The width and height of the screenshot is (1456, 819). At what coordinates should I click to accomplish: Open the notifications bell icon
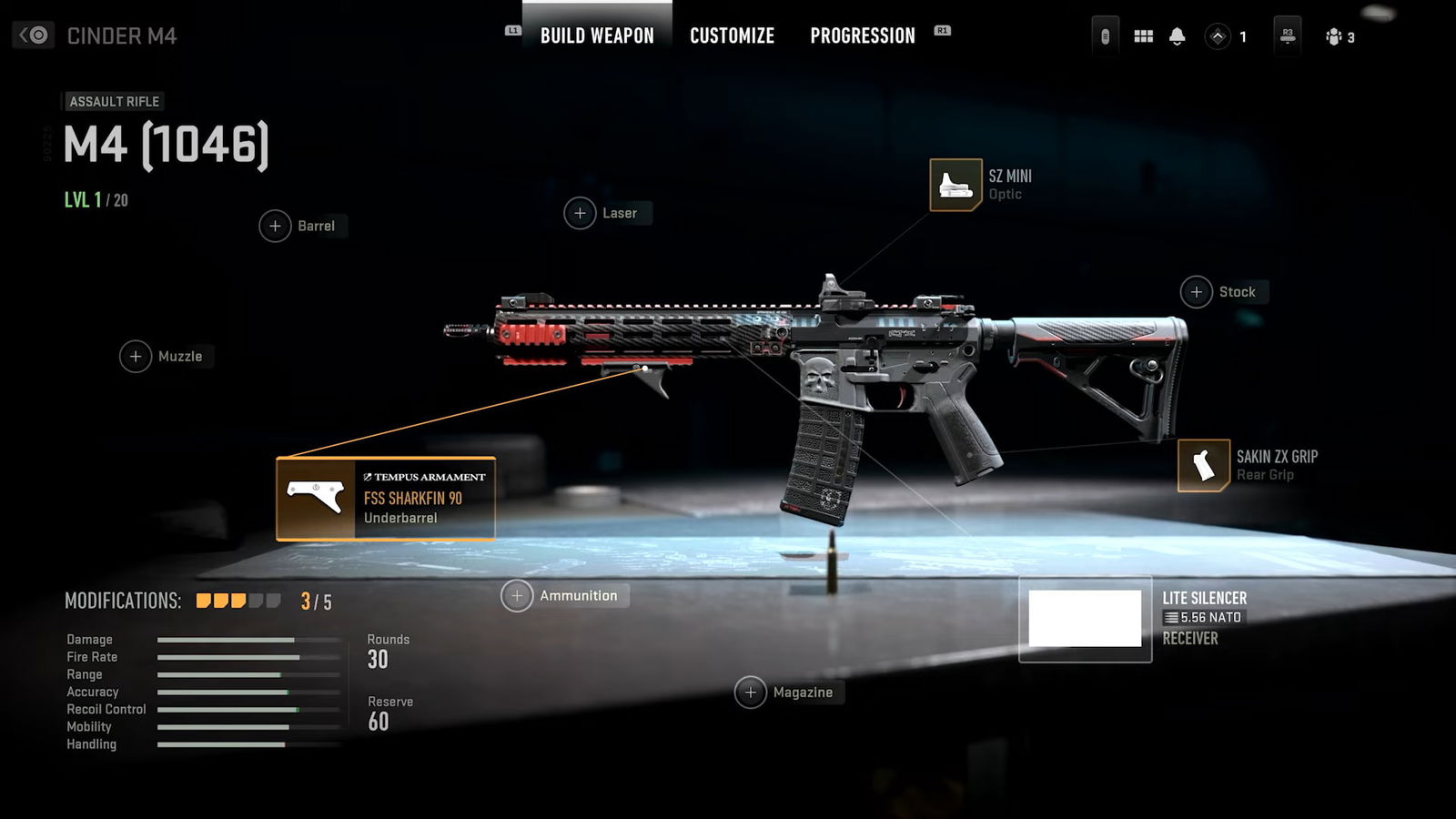pyautogui.click(x=1178, y=36)
